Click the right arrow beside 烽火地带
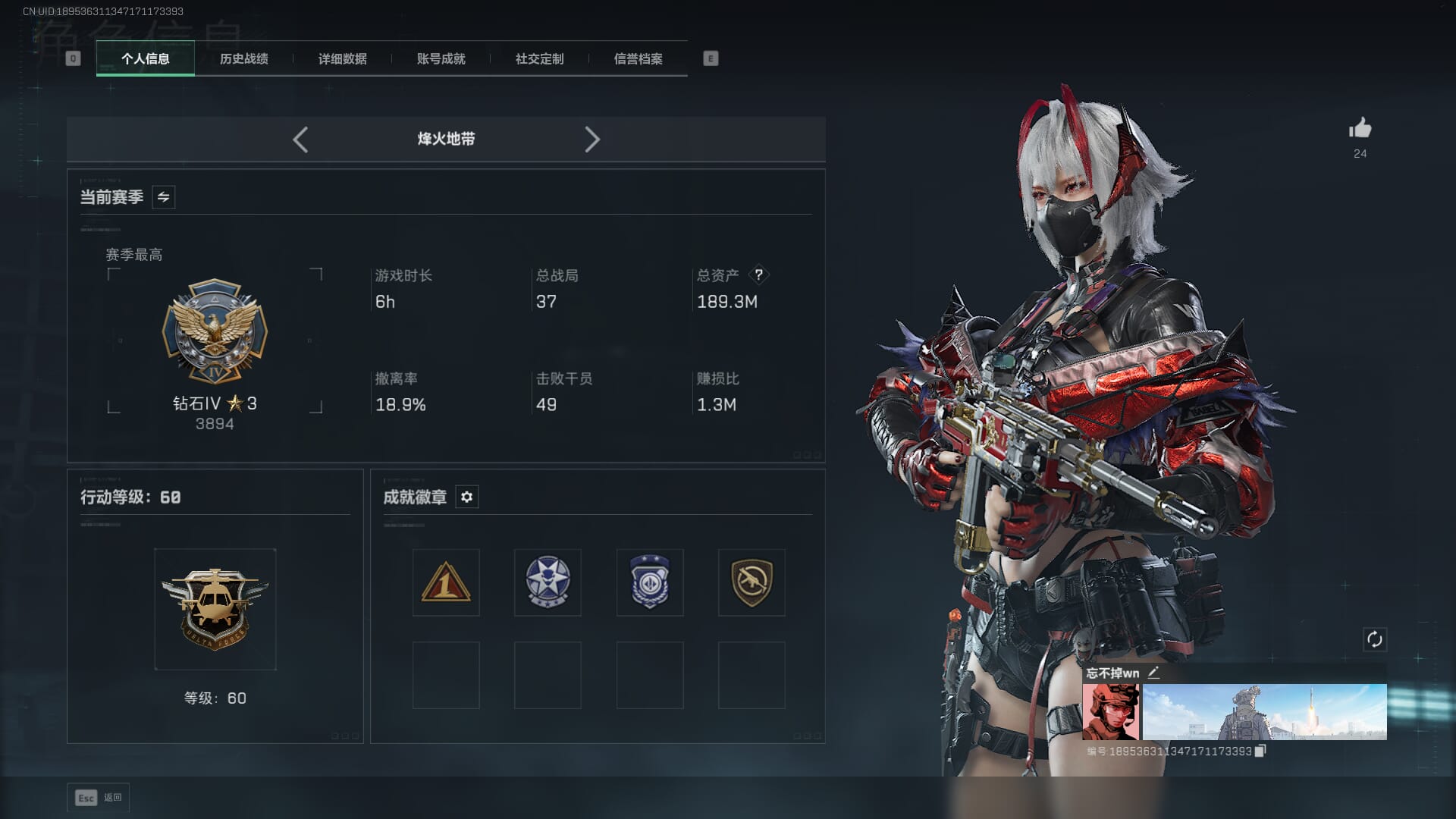Screen dimensions: 1456x819 click(x=592, y=140)
